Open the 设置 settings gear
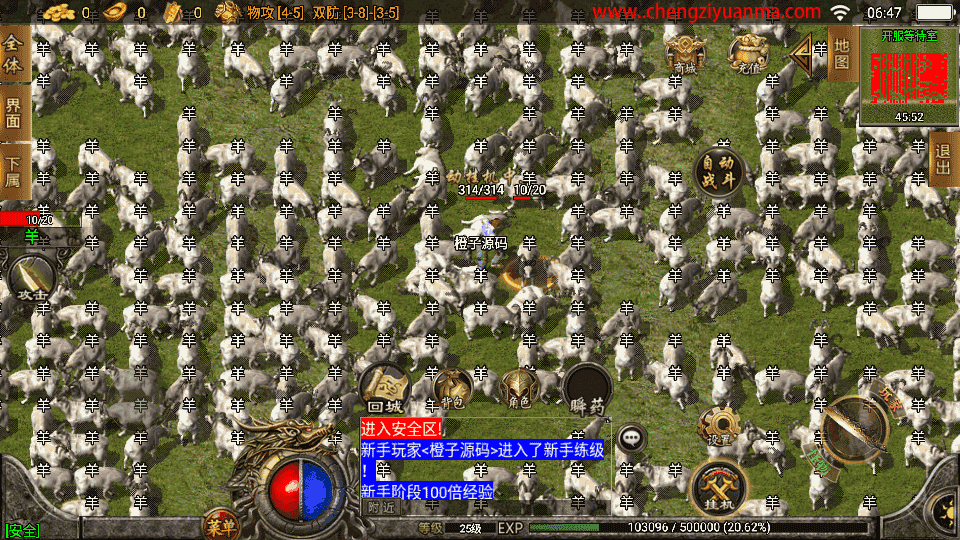960x540 pixels. pyautogui.click(x=718, y=427)
